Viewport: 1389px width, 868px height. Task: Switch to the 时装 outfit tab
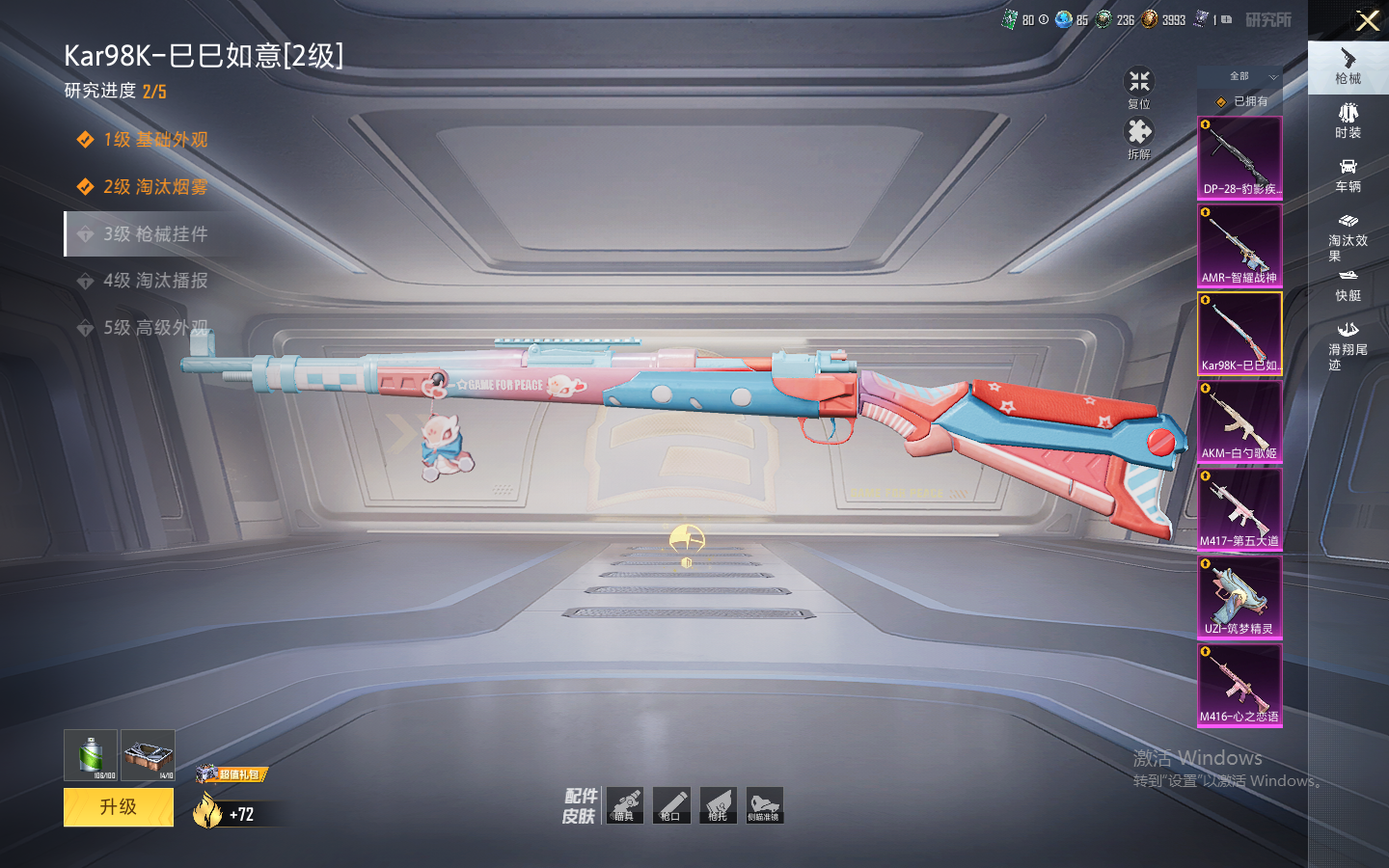[1348, 121]
